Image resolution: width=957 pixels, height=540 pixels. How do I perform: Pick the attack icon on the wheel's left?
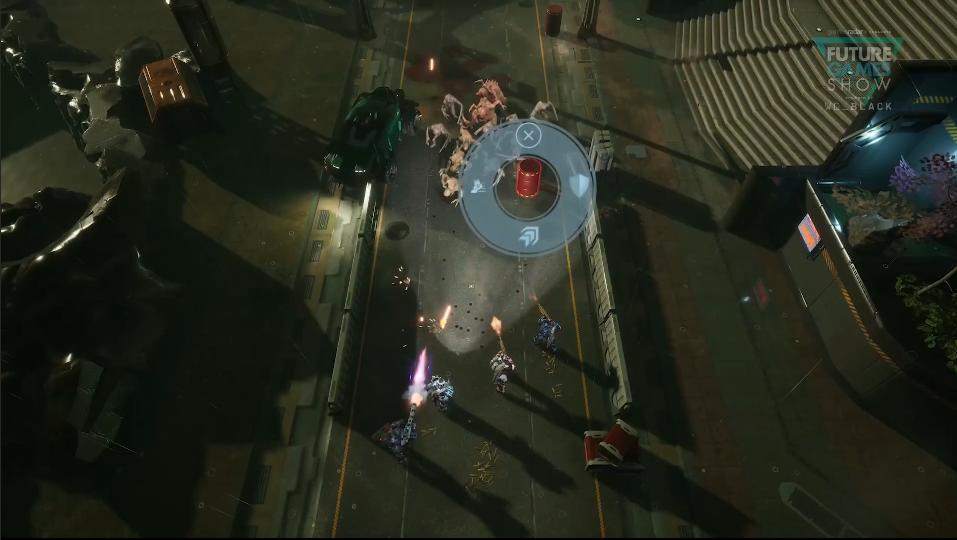pyautogui.click(x=478, y=186)
